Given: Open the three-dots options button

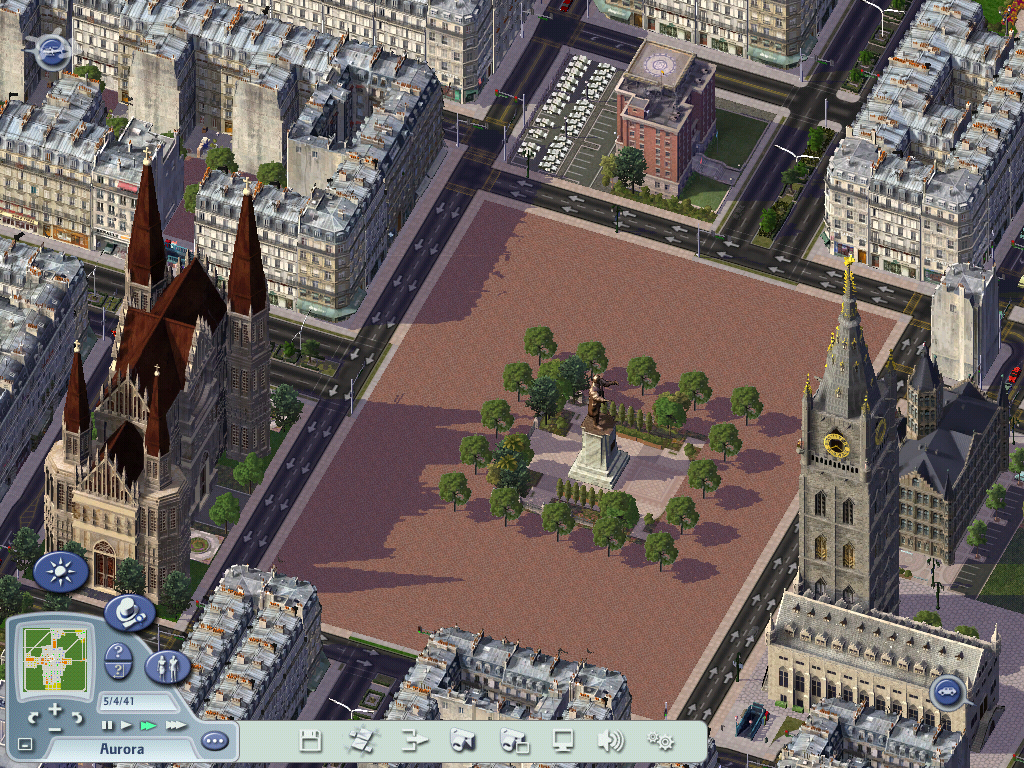Looking at the screenshot, I should coord(214,741).
